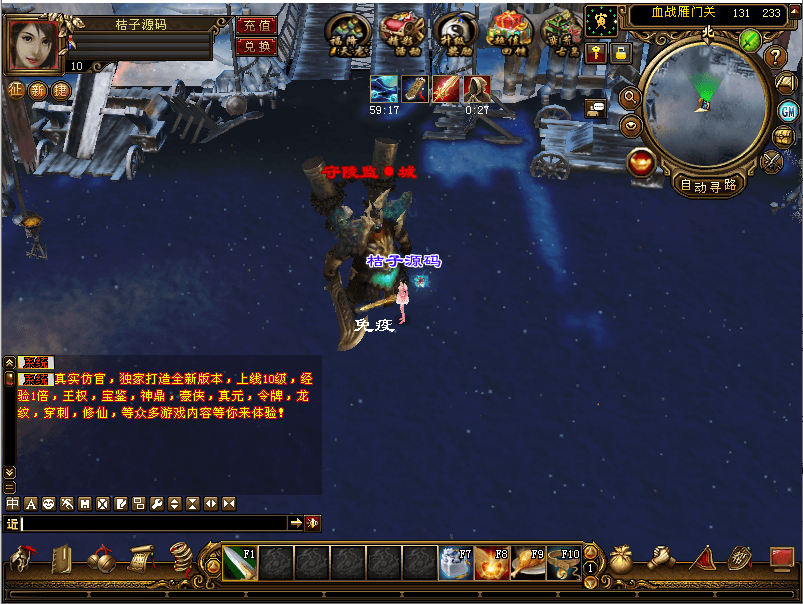Open the helmet character menu icon
The height and width of the screenshot is (604, 803).
coord(23,558)
